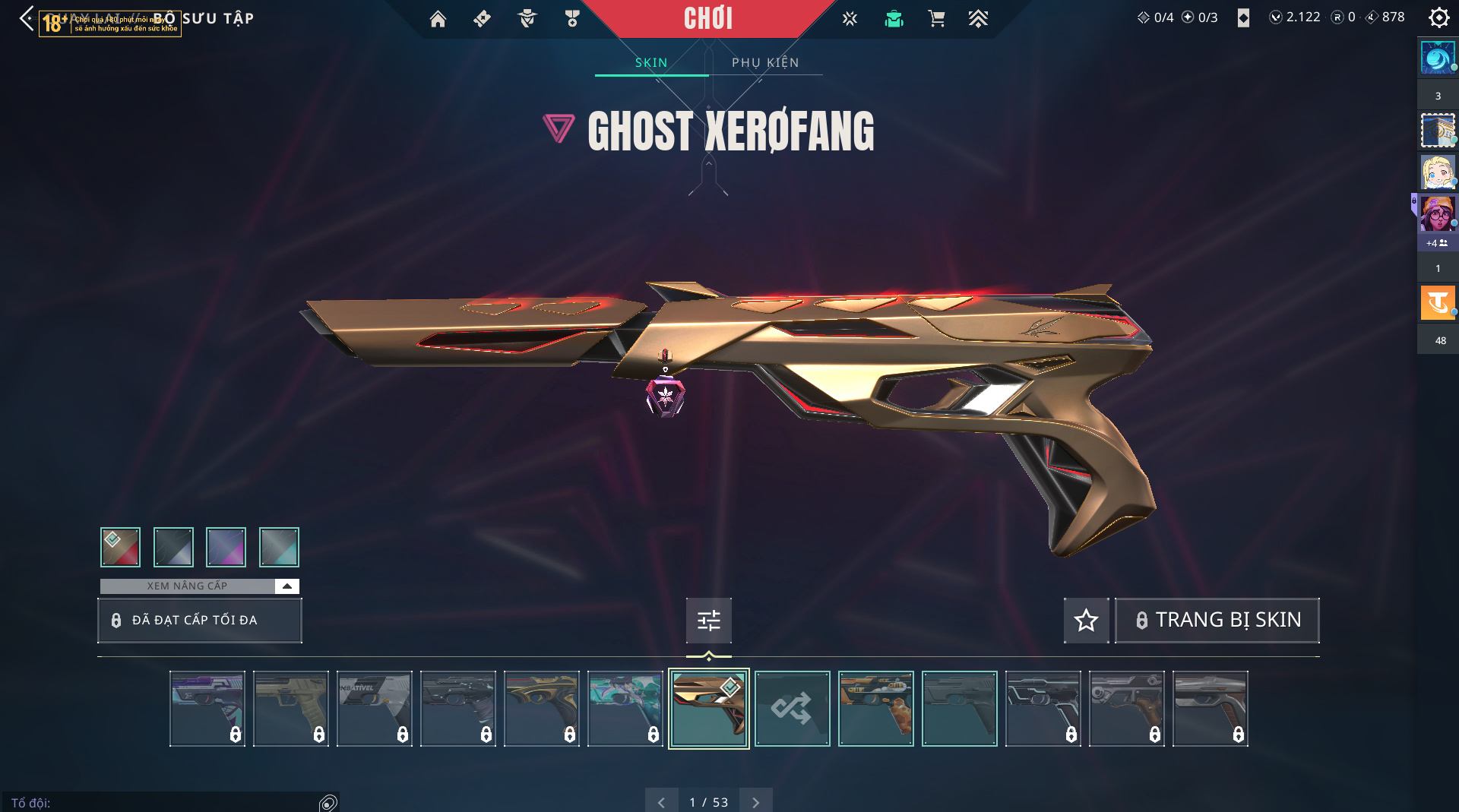Viewport: 1459px width, 812px height.
Task: Select the gold and red variant swatch
Action: click(120, 547)
